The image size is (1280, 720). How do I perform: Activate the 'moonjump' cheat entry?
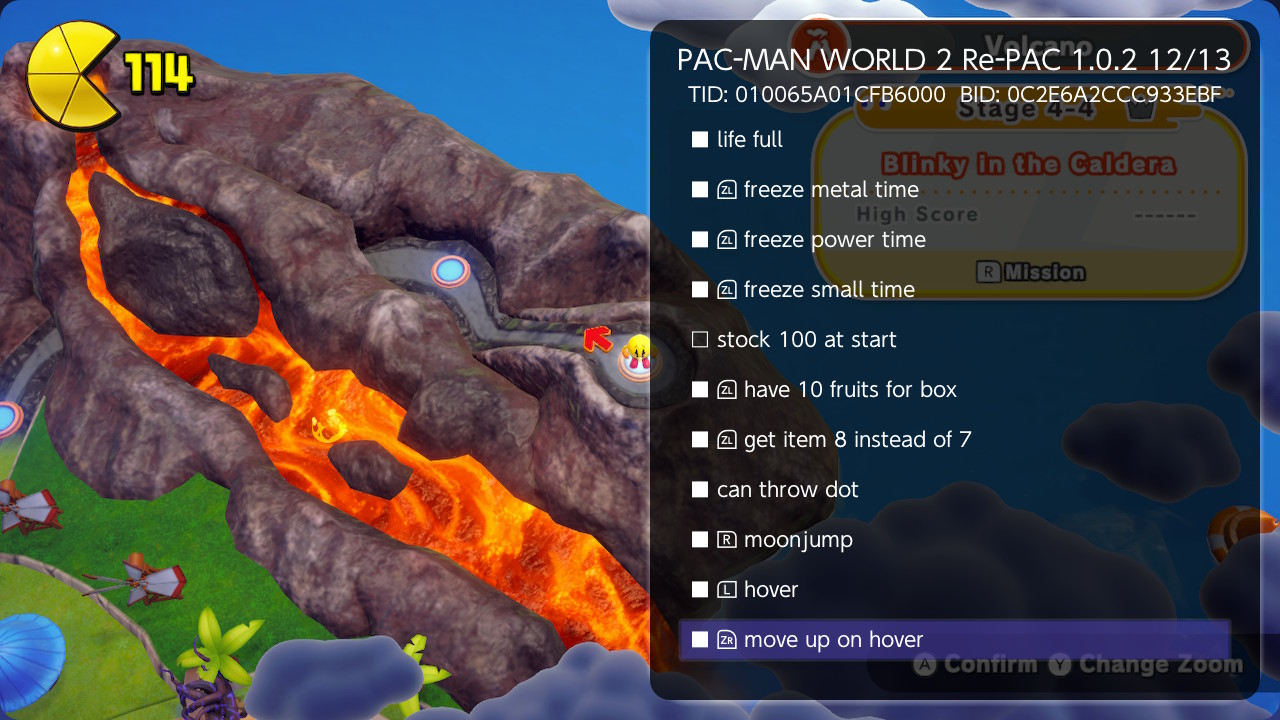(700, 540)
